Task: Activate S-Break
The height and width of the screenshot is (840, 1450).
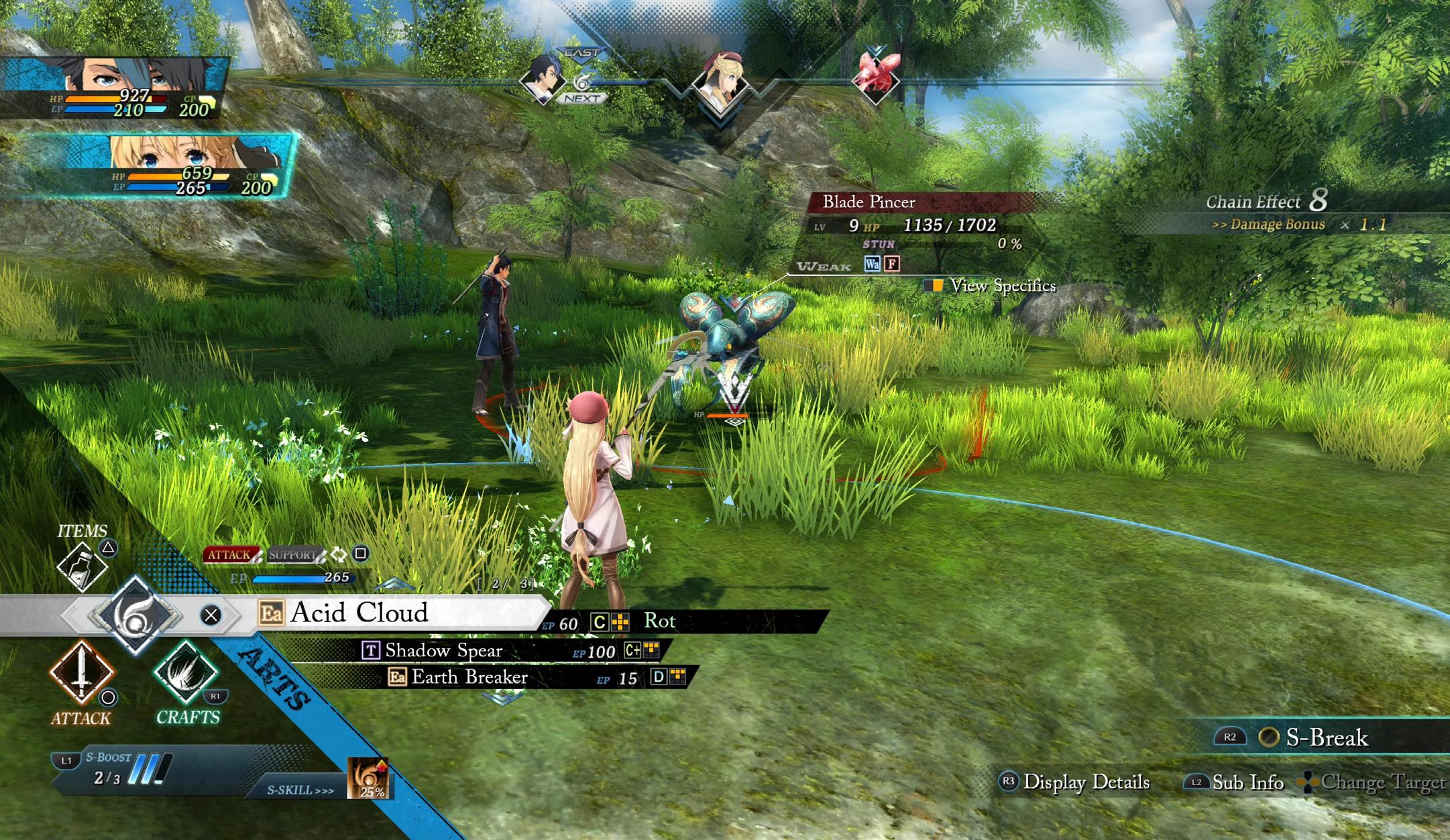Action: click(x=1325, y=737)
